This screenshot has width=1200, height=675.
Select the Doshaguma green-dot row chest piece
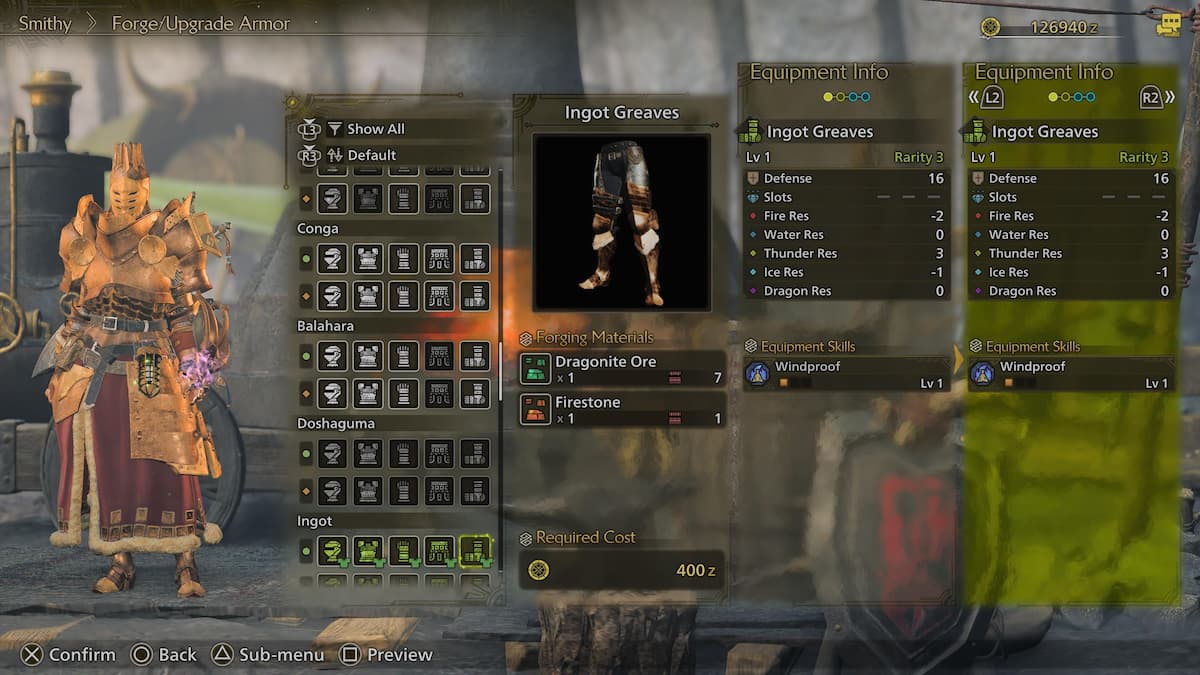click(368, 454)
